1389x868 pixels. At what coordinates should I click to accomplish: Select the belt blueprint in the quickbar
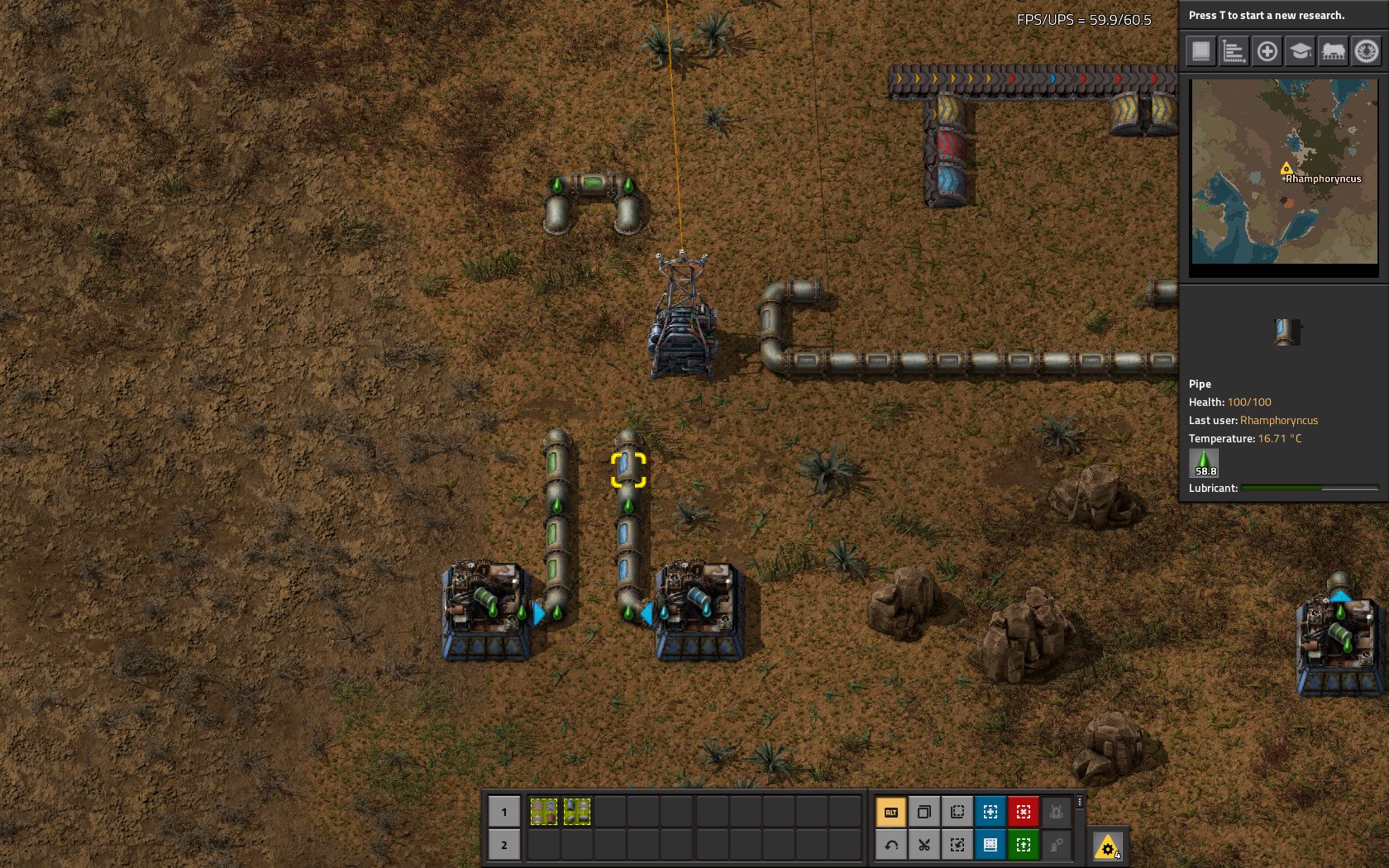(544, 812)
